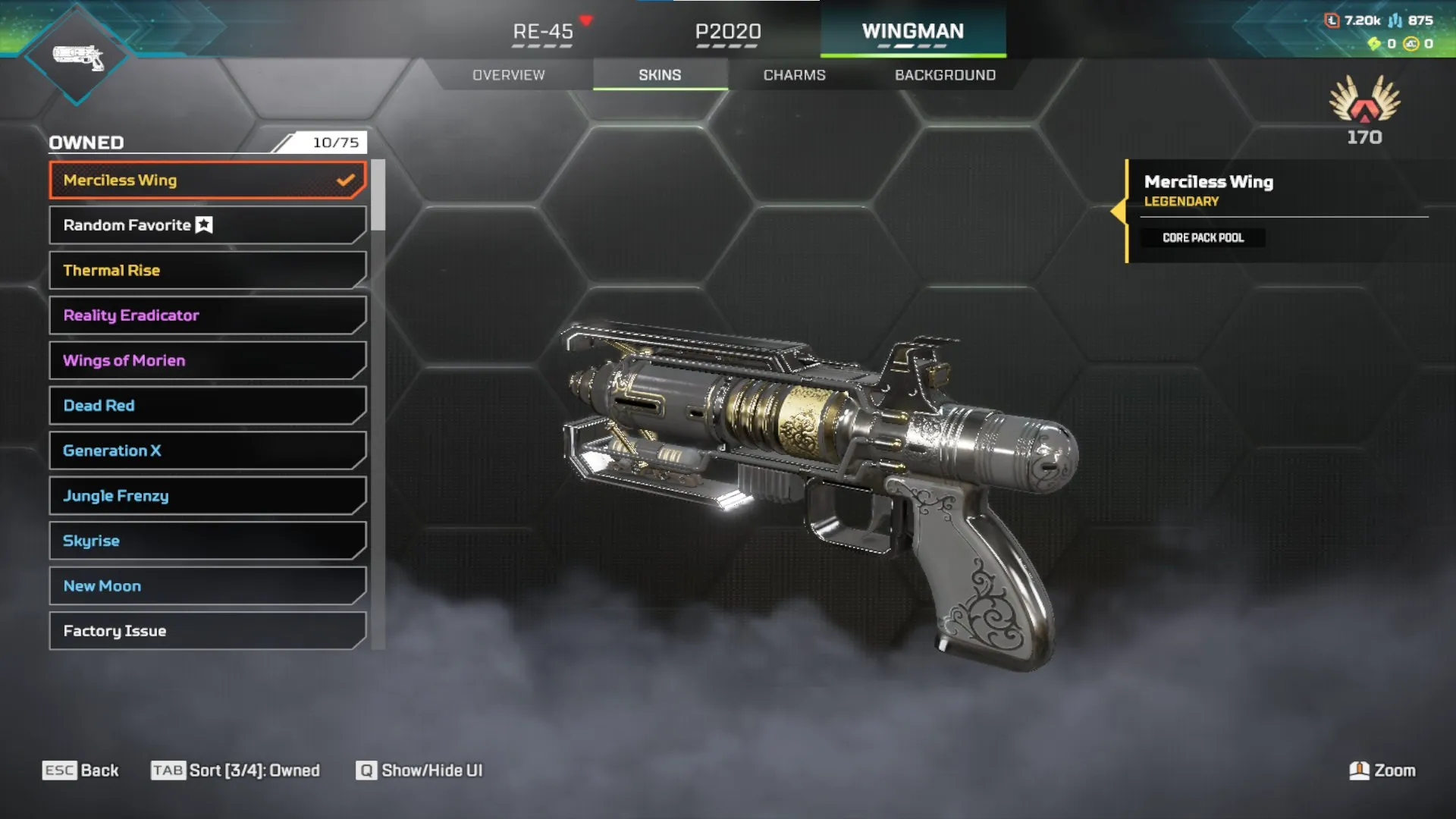Go back using the Back button
Screen dimensions: 1456x819
[x=81, y=770]
